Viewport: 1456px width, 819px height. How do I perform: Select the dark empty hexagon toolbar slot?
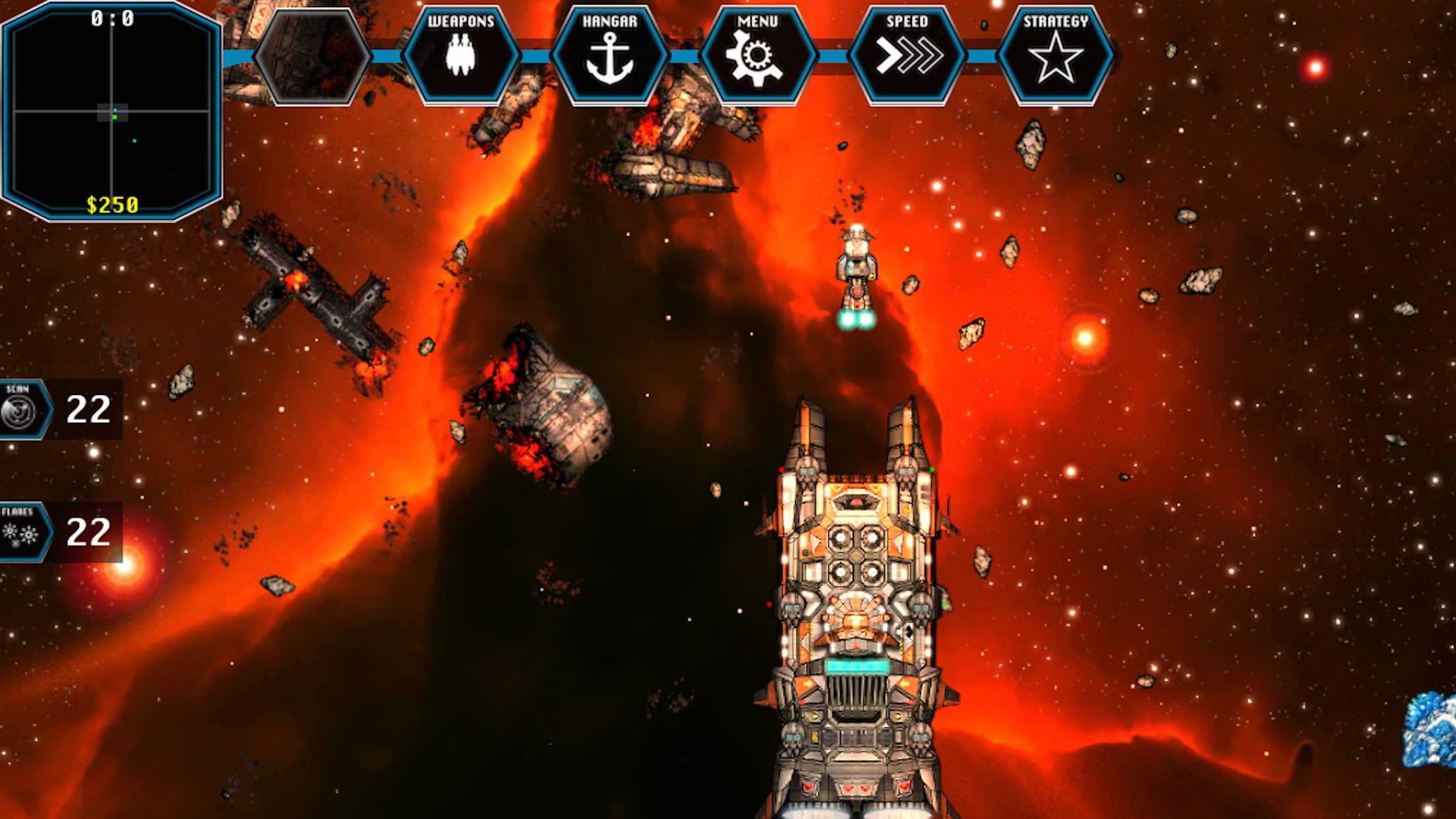pos(312,55)
